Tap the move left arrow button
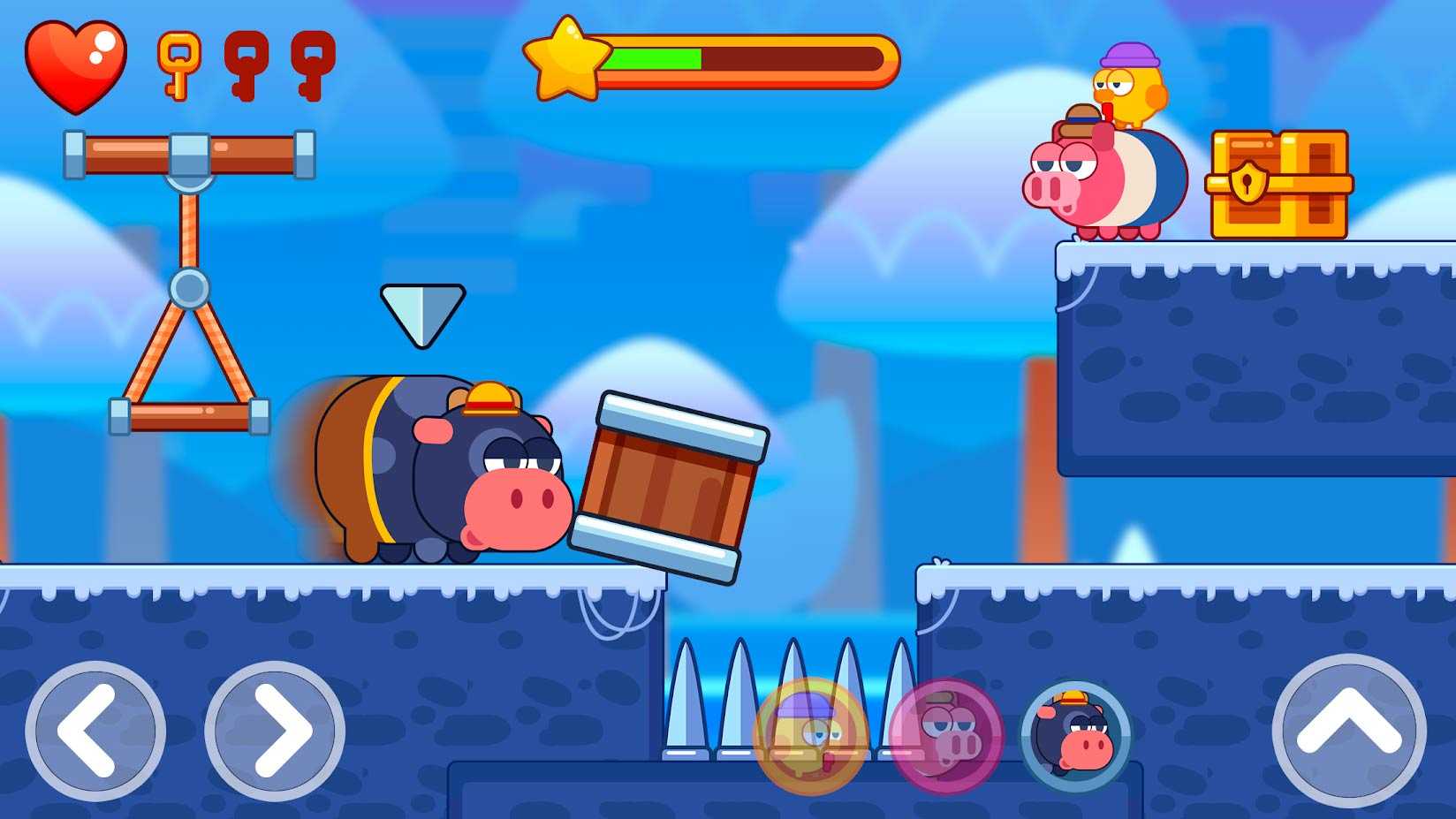 coord(95,731)
